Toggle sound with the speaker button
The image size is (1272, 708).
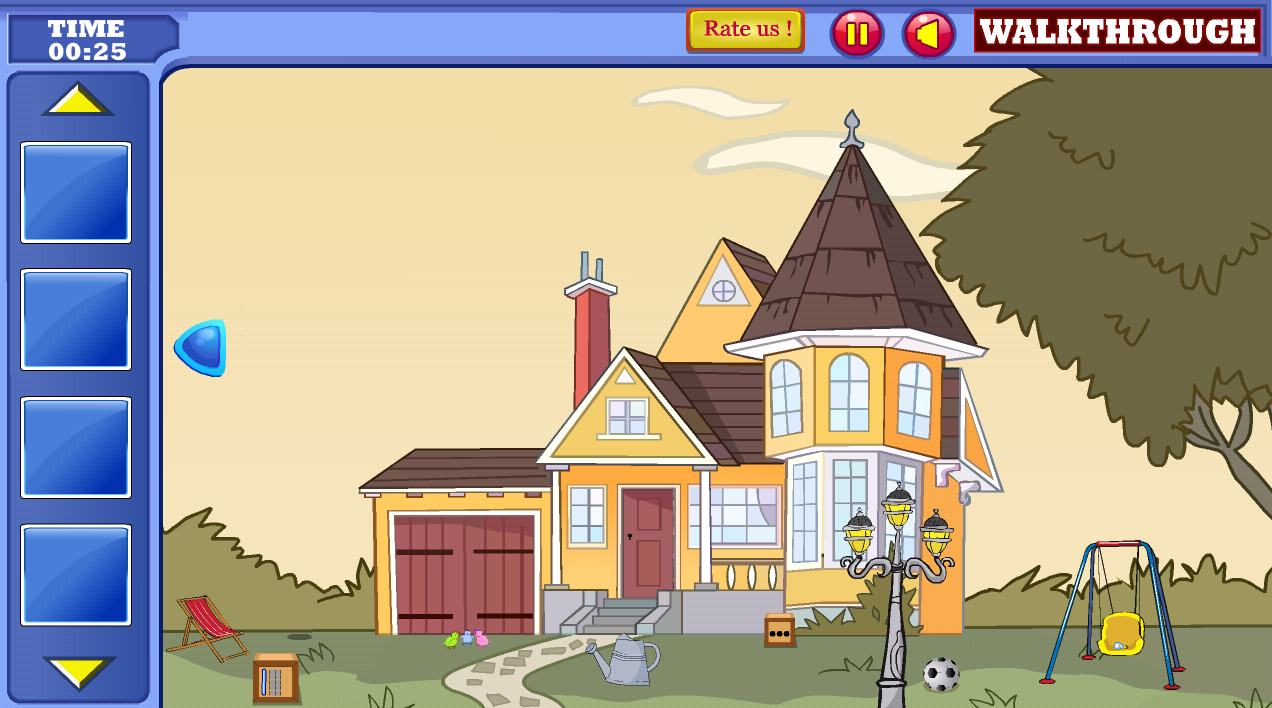point(928,34)
